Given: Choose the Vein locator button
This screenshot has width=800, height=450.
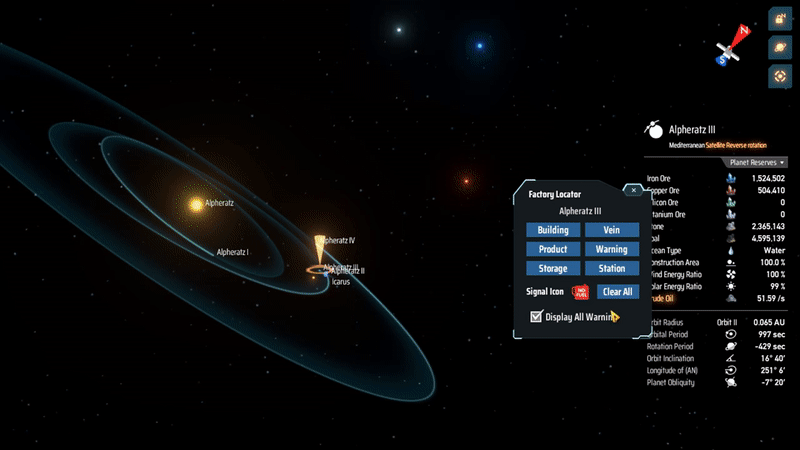Looking at the screenshot, I should tap(611, 230).
